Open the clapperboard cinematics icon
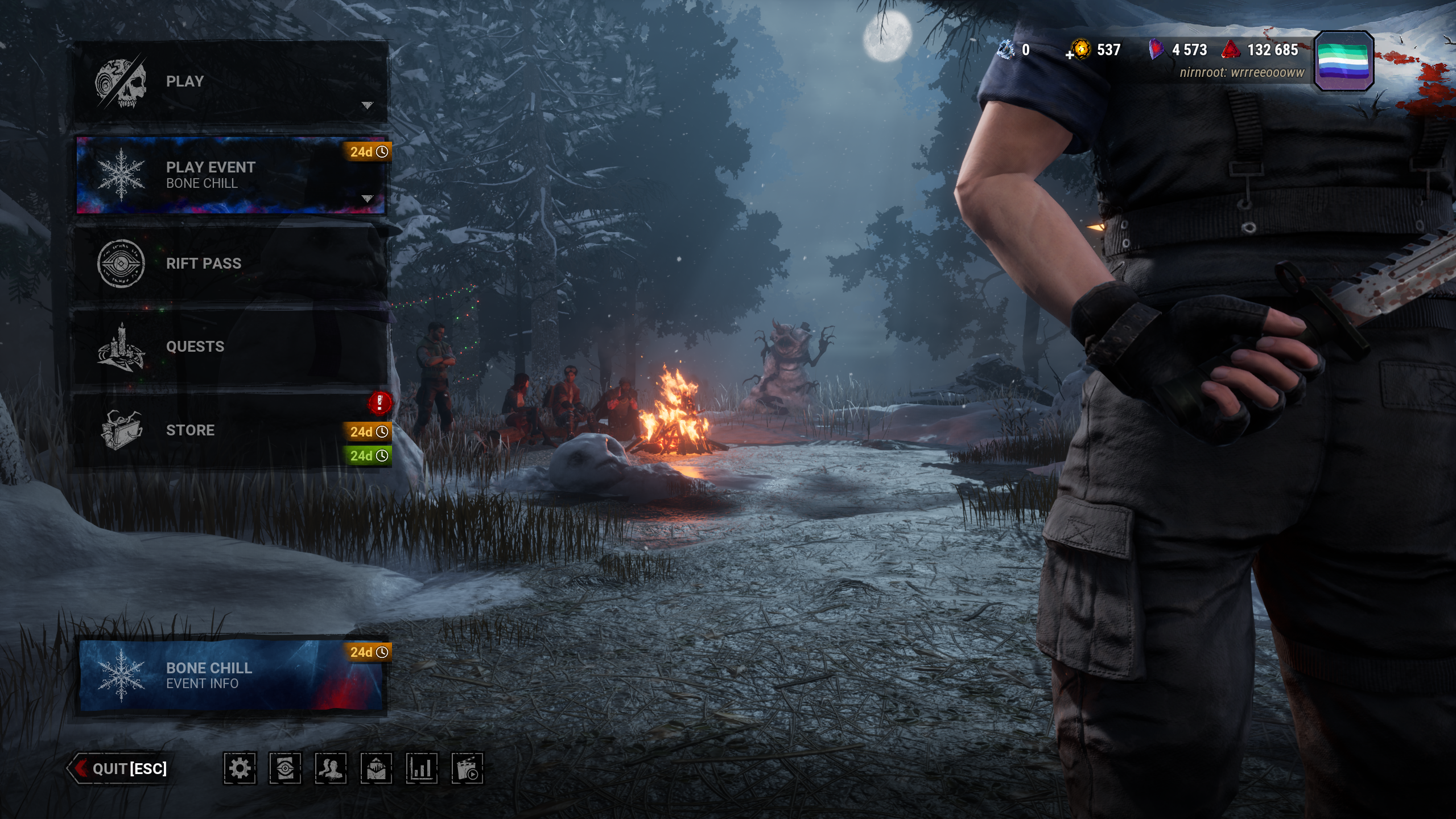 click(467, 768)
